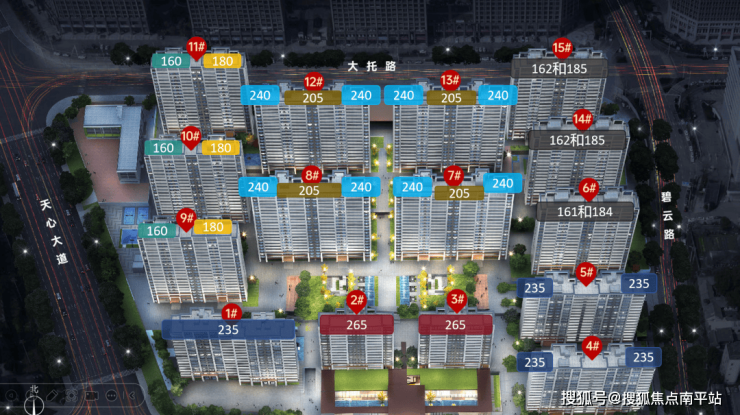Open the 15# building marker
The width and height of the screenshot is (740, 415).
[x=562, y=48]
